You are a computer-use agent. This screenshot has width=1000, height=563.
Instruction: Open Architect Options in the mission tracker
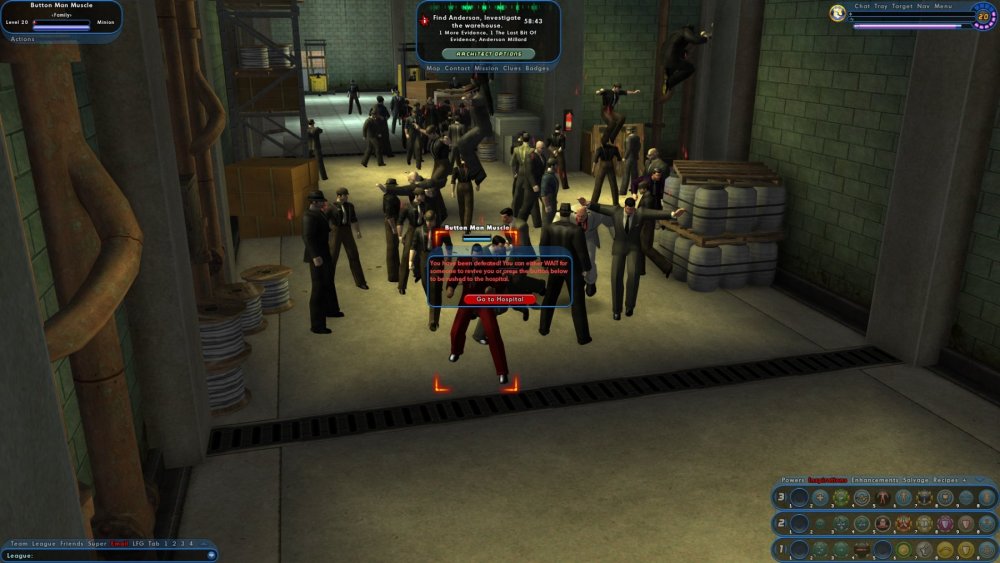click(488, 53)
